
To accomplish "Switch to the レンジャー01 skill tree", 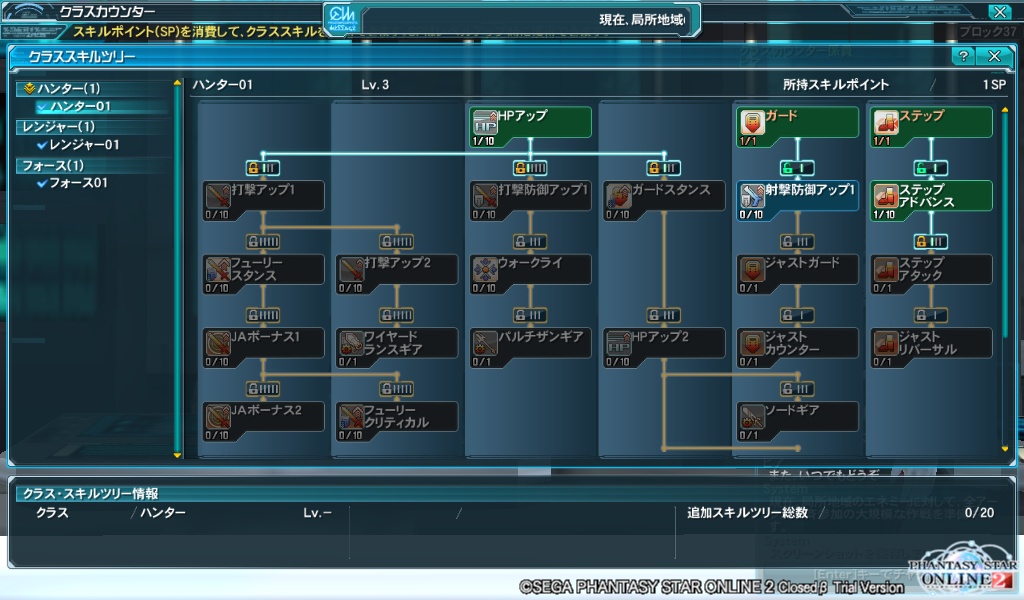I will tap(84, 145).
